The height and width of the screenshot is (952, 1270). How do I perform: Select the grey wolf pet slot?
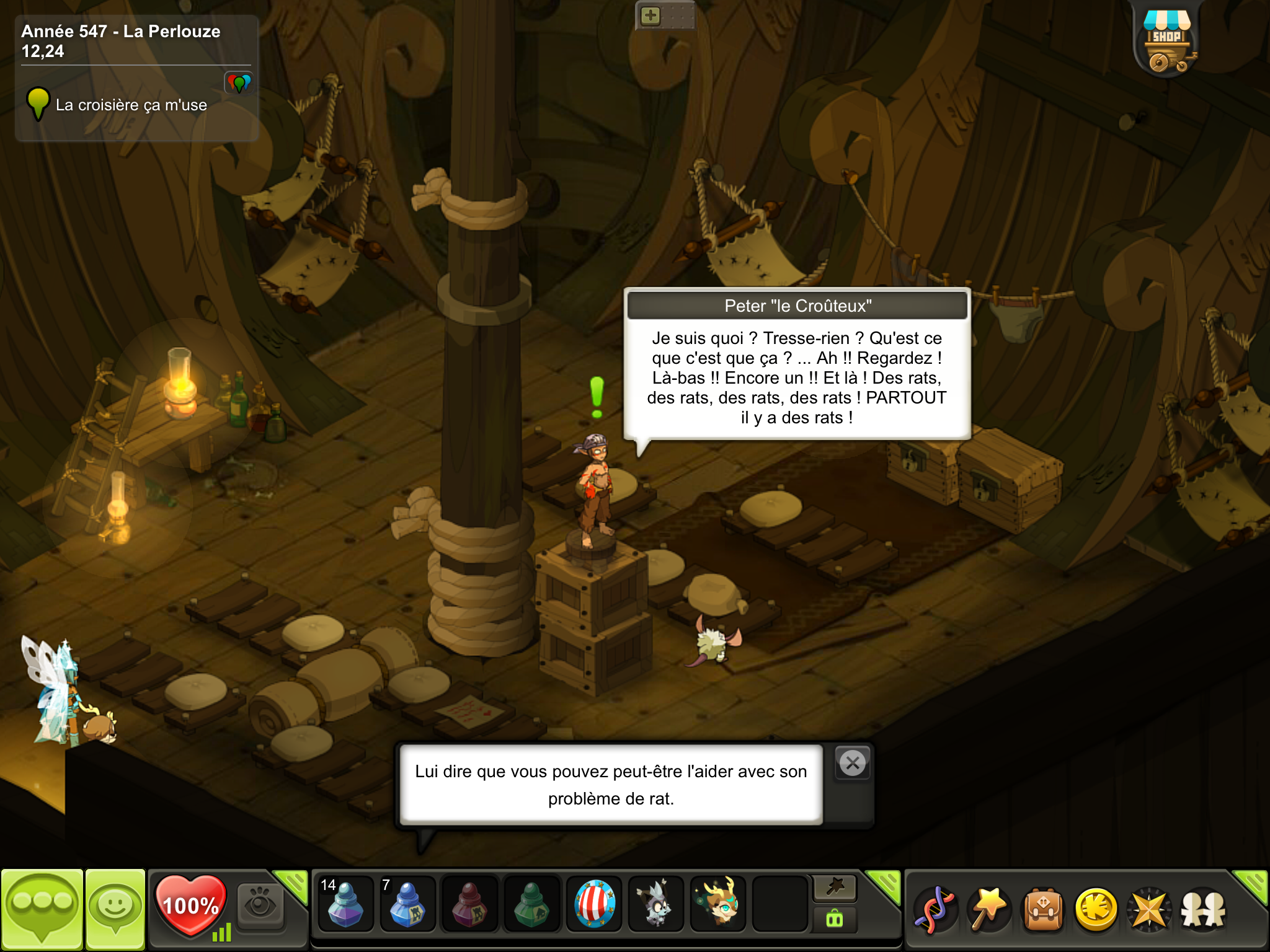point(656,903)
